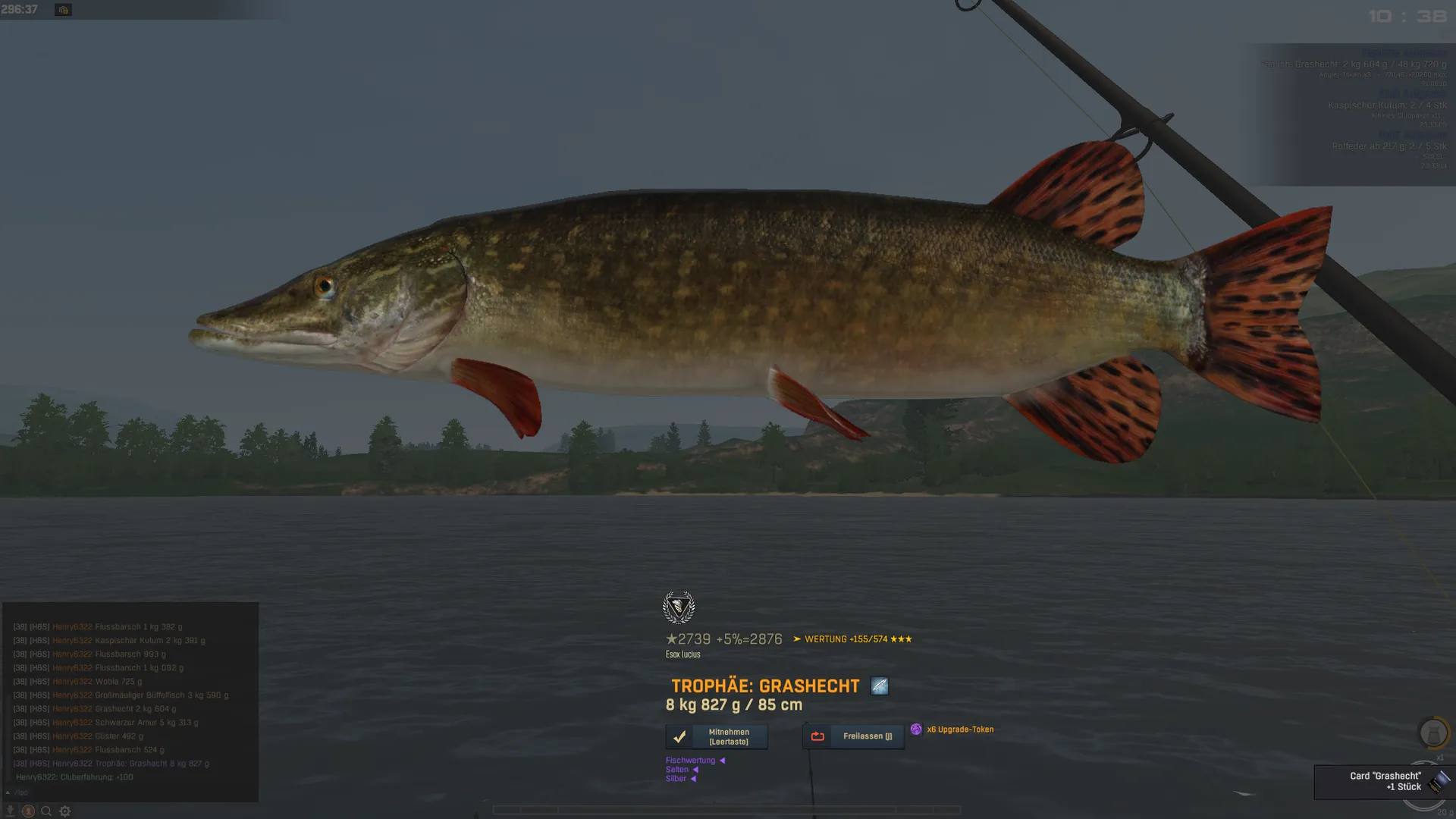Click the lure icon beside Grashecht title
The width and height of the screenshot is (1456, 819).
click(x=879, y=686)
